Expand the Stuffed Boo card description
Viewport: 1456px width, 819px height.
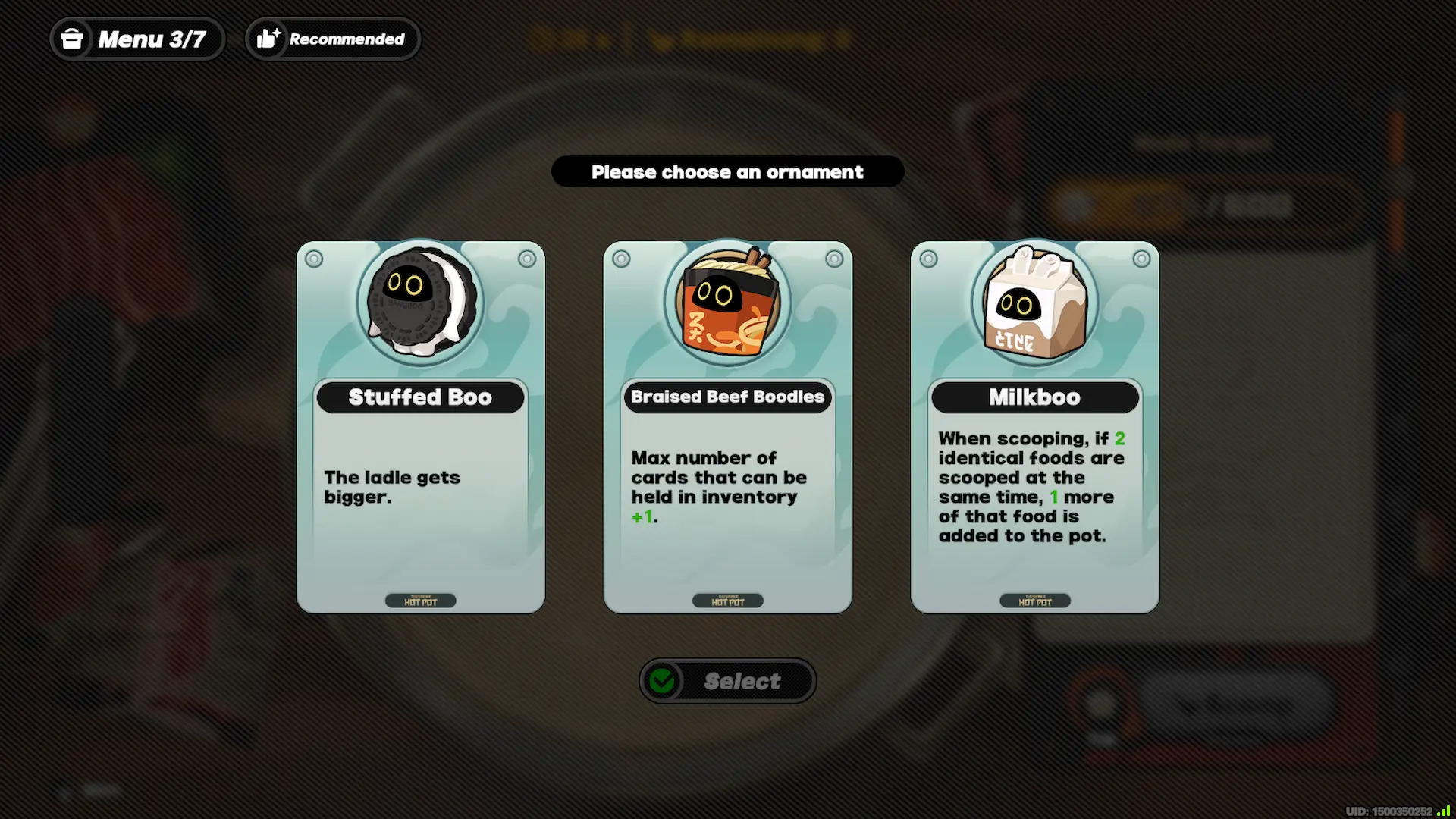point(421,488)
